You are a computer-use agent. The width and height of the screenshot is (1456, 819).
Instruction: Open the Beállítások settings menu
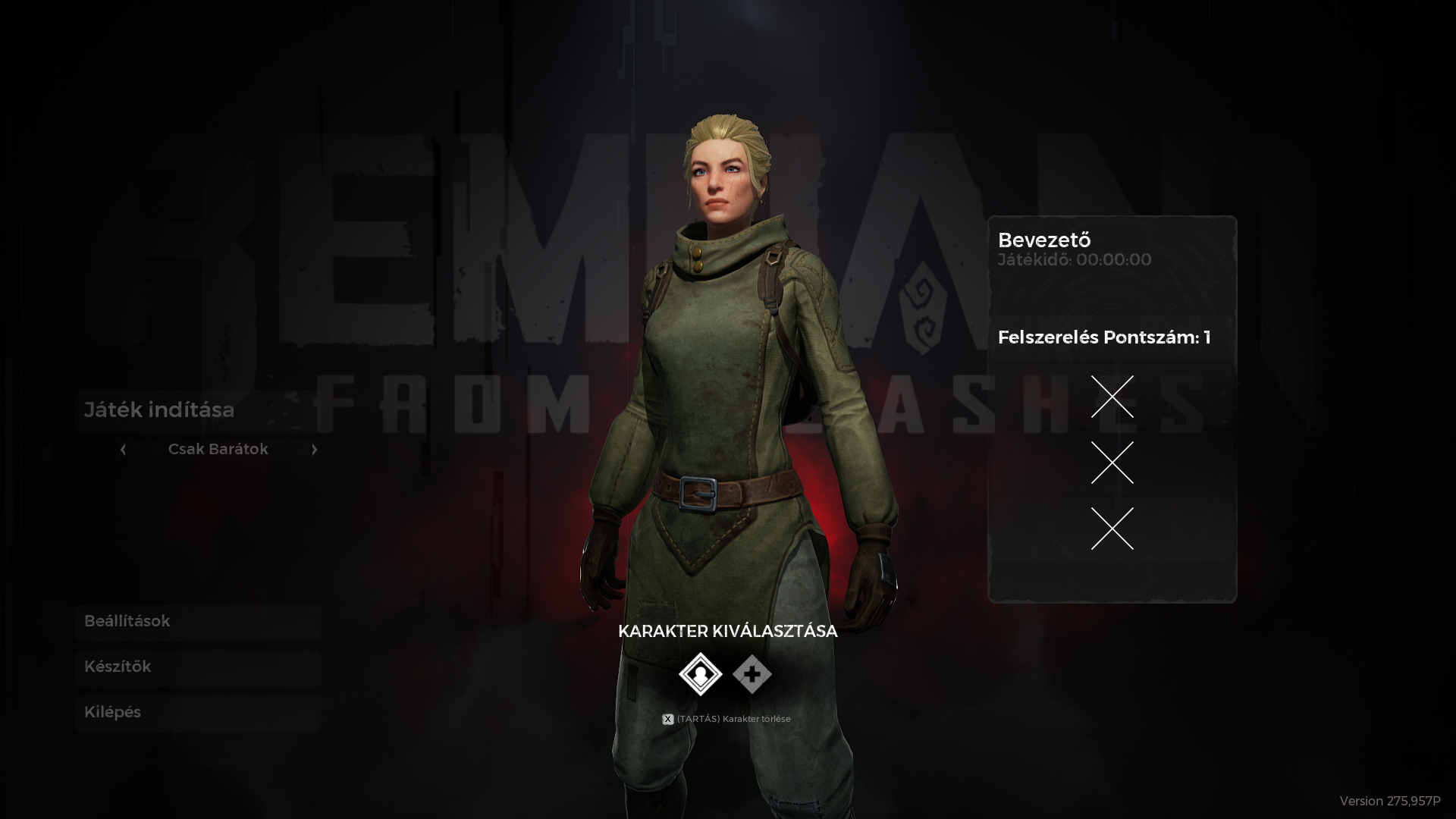197,622
